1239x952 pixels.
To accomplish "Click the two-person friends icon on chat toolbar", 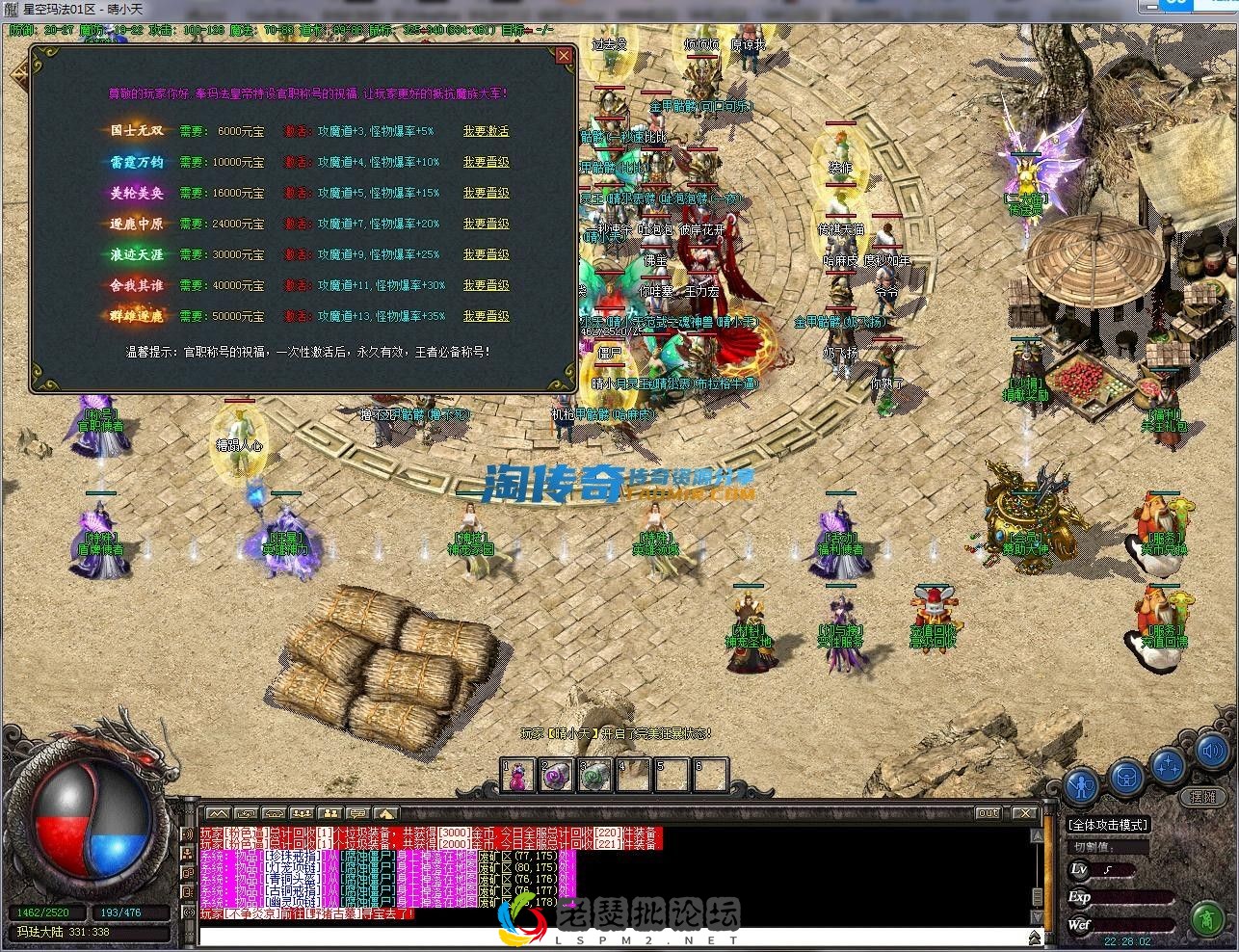I will click(330, 812).
